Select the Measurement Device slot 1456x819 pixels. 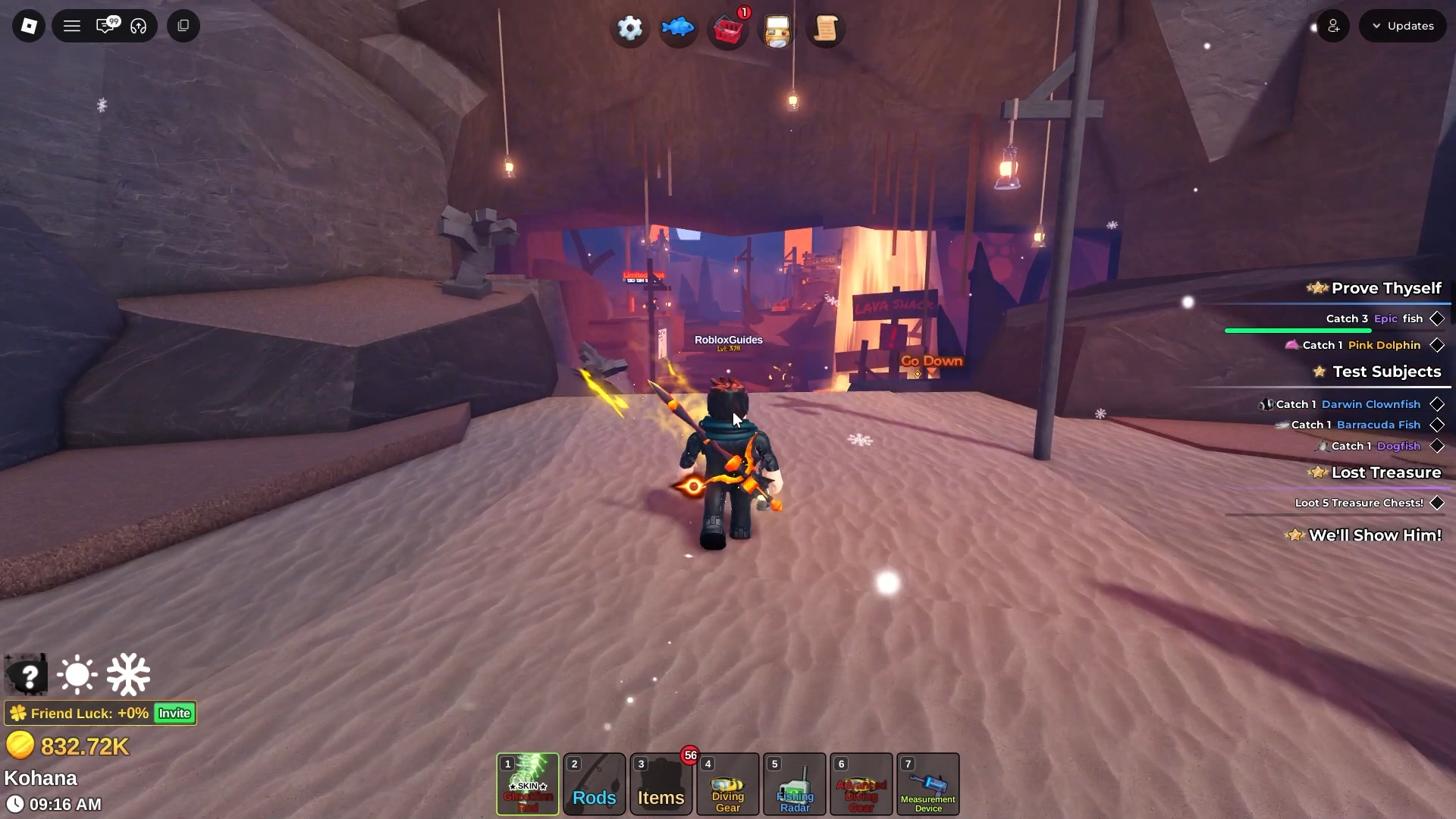(x=928, y=784)
